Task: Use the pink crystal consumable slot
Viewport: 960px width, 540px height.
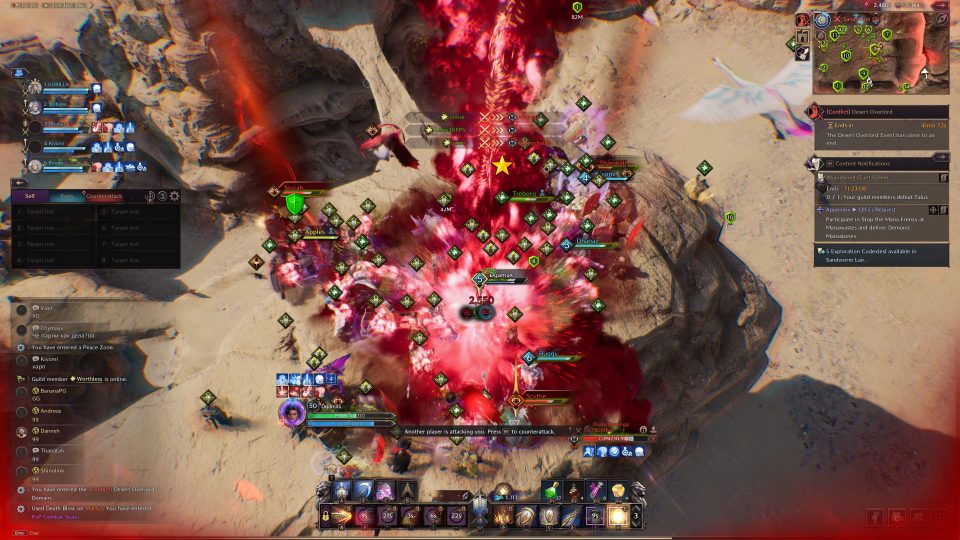Action: pyautogui.click(x=596, y=490)
